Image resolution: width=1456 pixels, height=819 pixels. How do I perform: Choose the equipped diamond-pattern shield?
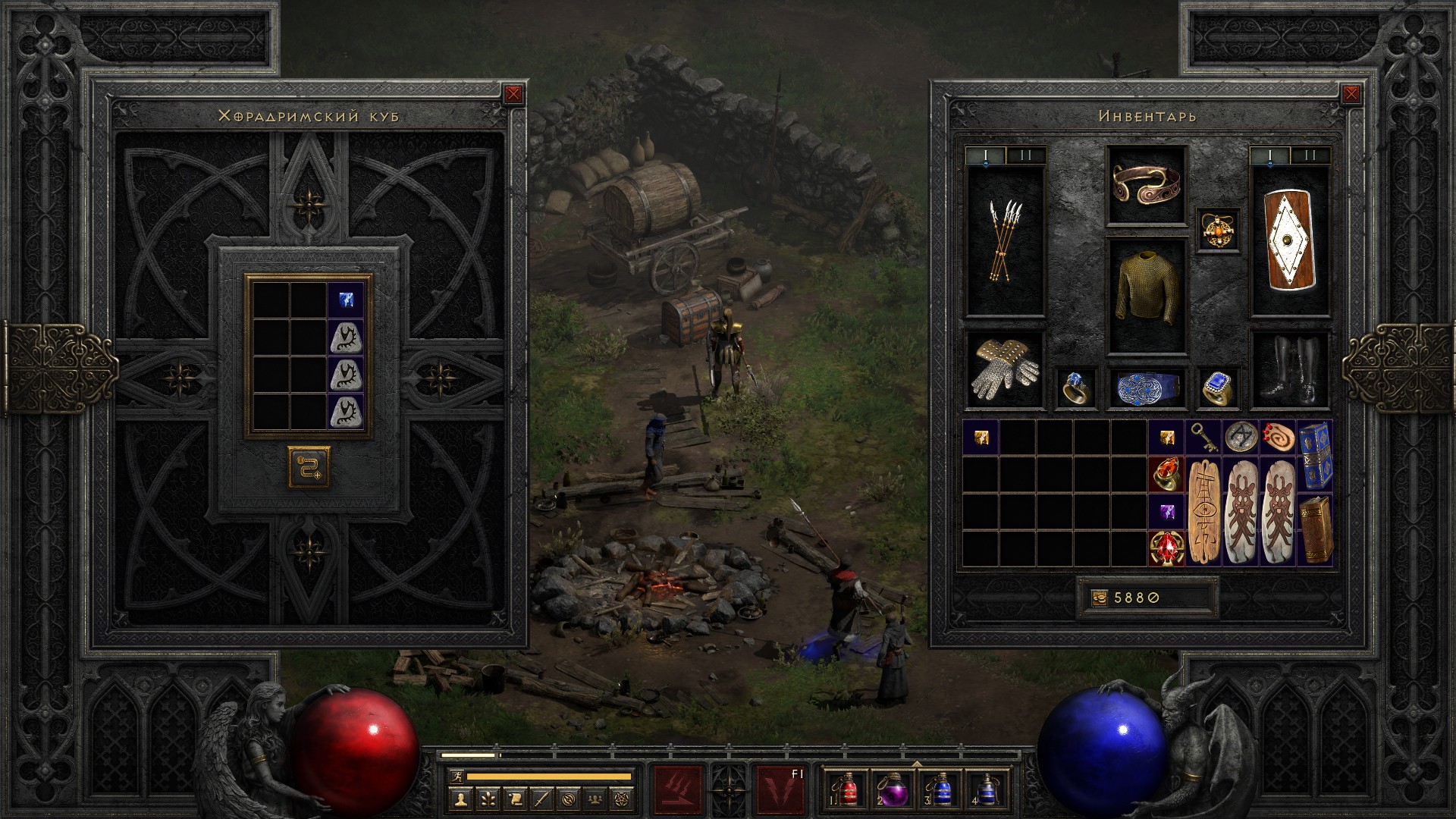(1289, 241)
